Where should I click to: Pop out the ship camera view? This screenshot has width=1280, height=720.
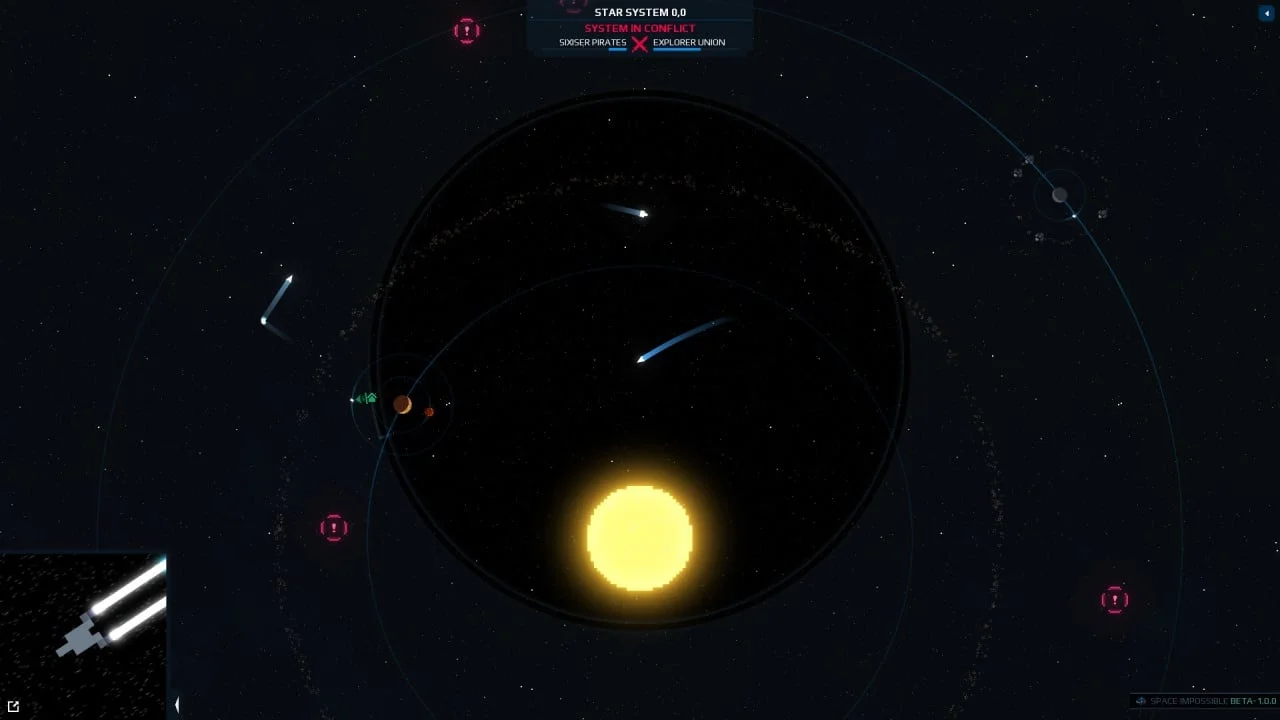pos(13,706)
